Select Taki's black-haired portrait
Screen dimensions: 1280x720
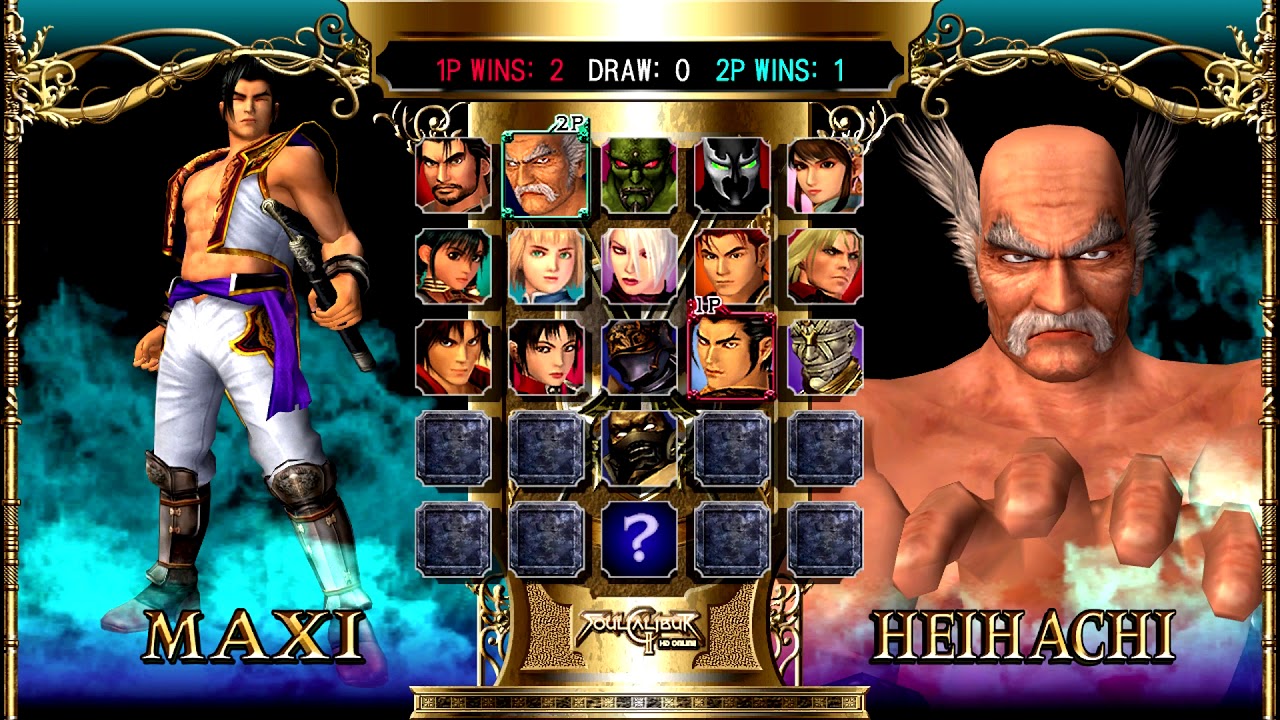click(546, 357)
